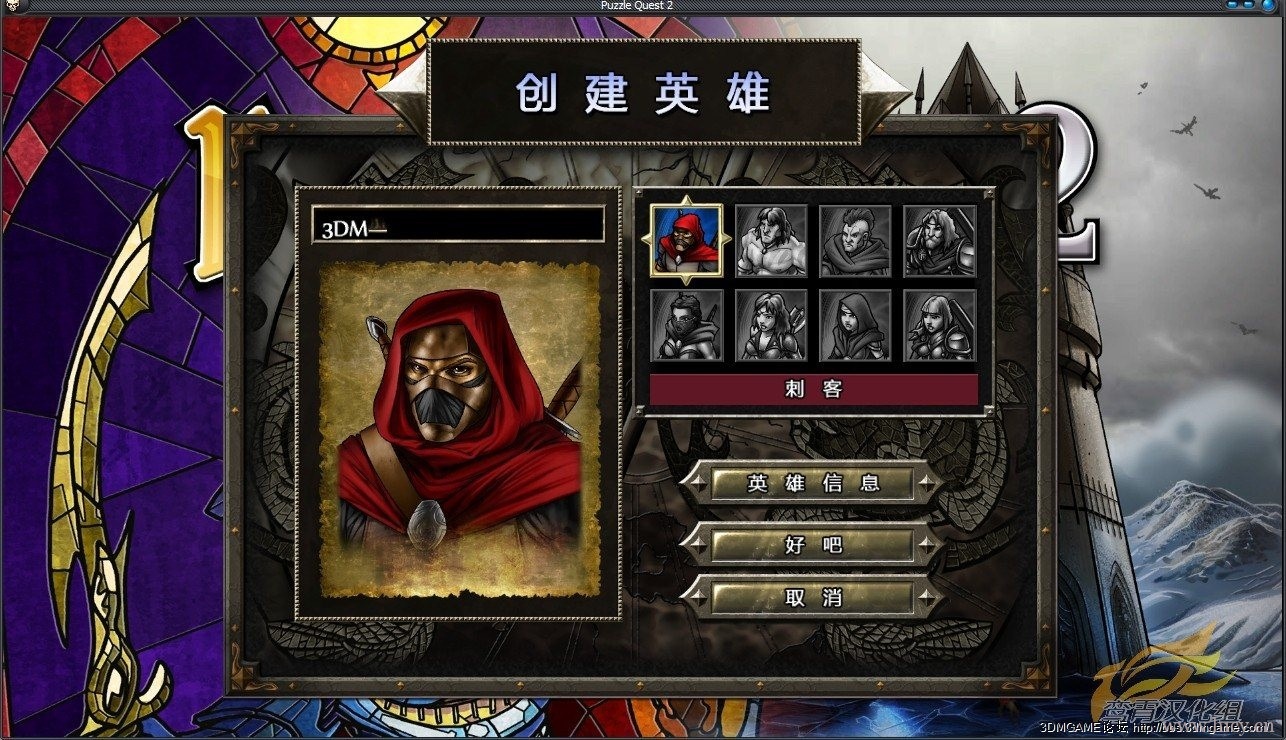1286x740 pixels.
Task: Open the window system menu icon
Action: pos(12,7)
